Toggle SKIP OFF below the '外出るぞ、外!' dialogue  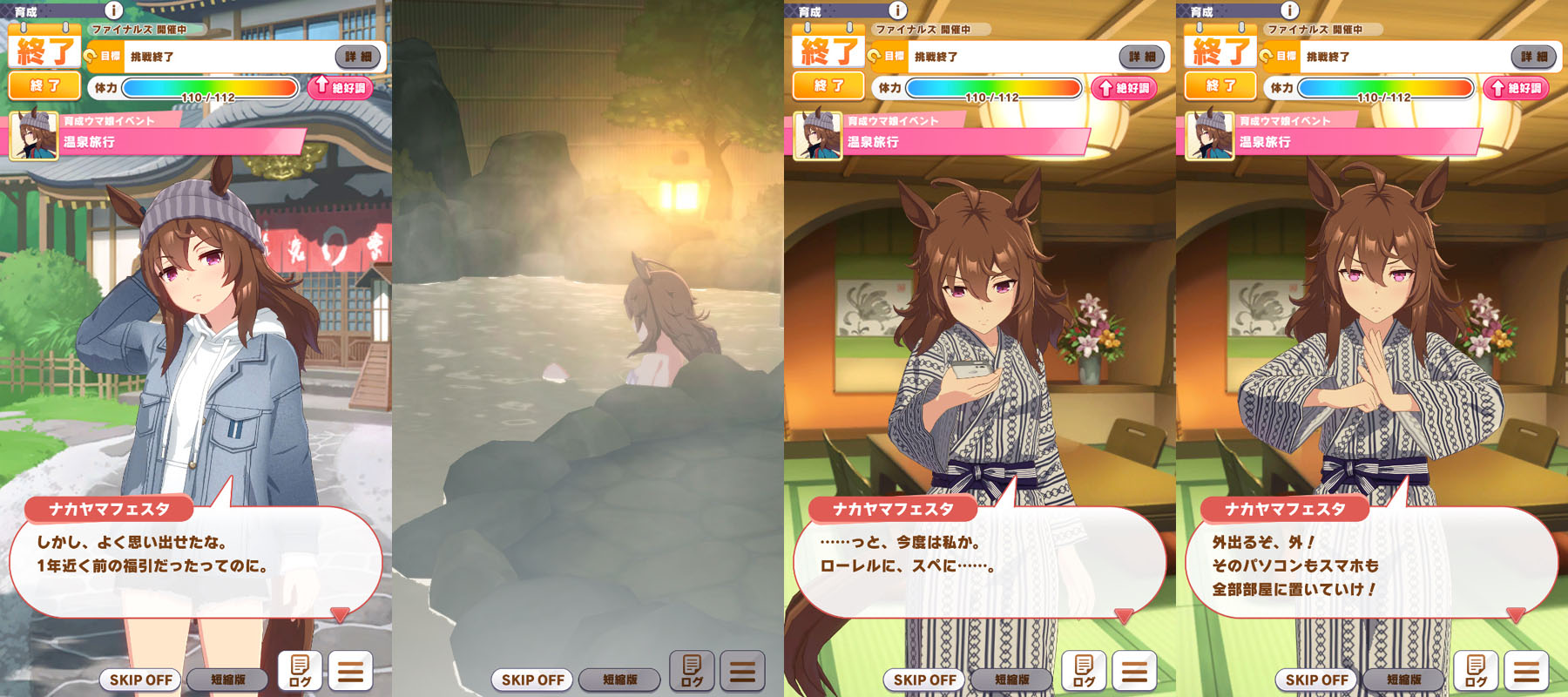(1317, 680)
